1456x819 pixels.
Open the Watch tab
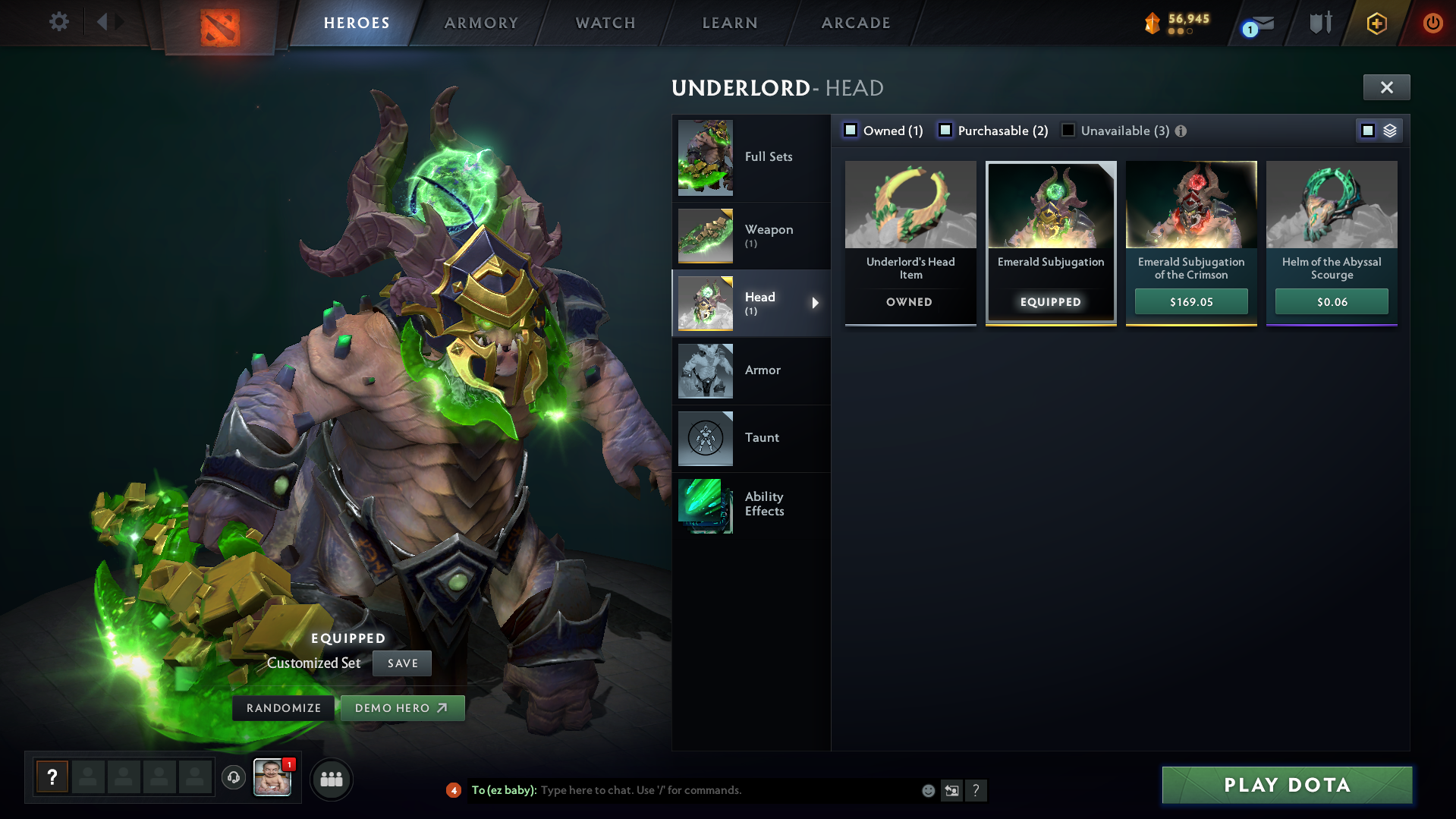[605, 23]
